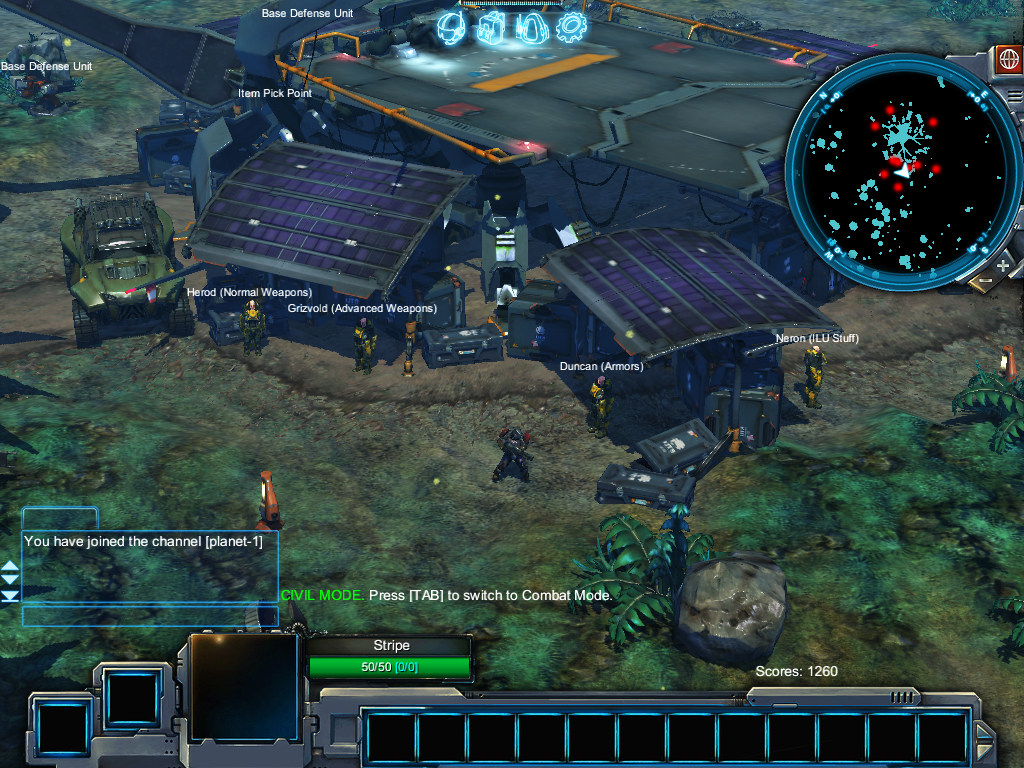Image resolution: width=1024 pixels, height=768 pixels.
Task: Zoom in the minimap with plus button
Action: click(1003, 265)
